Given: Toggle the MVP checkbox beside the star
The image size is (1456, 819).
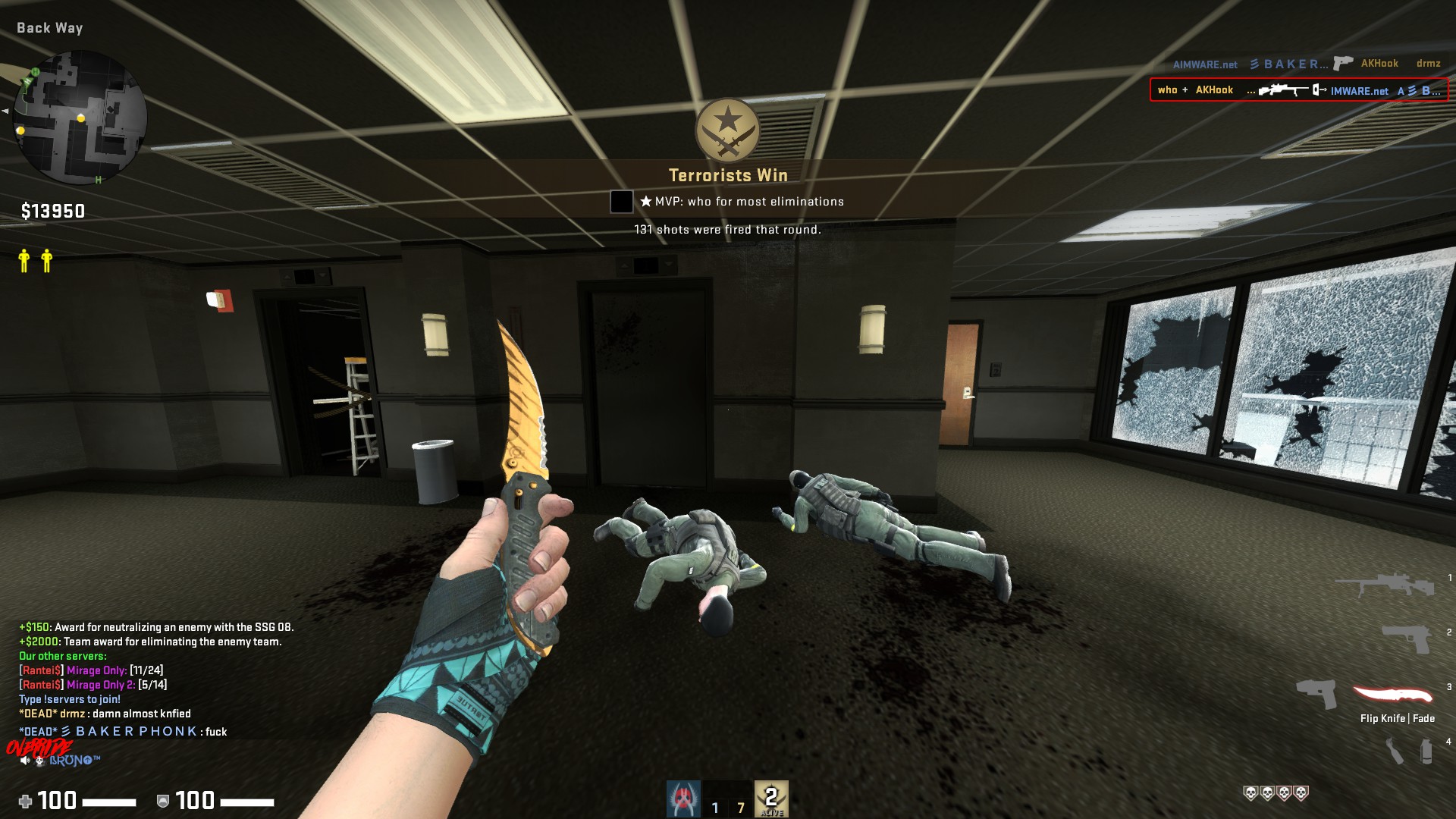Looking at the screenshot, I should (x=621, y=201).
